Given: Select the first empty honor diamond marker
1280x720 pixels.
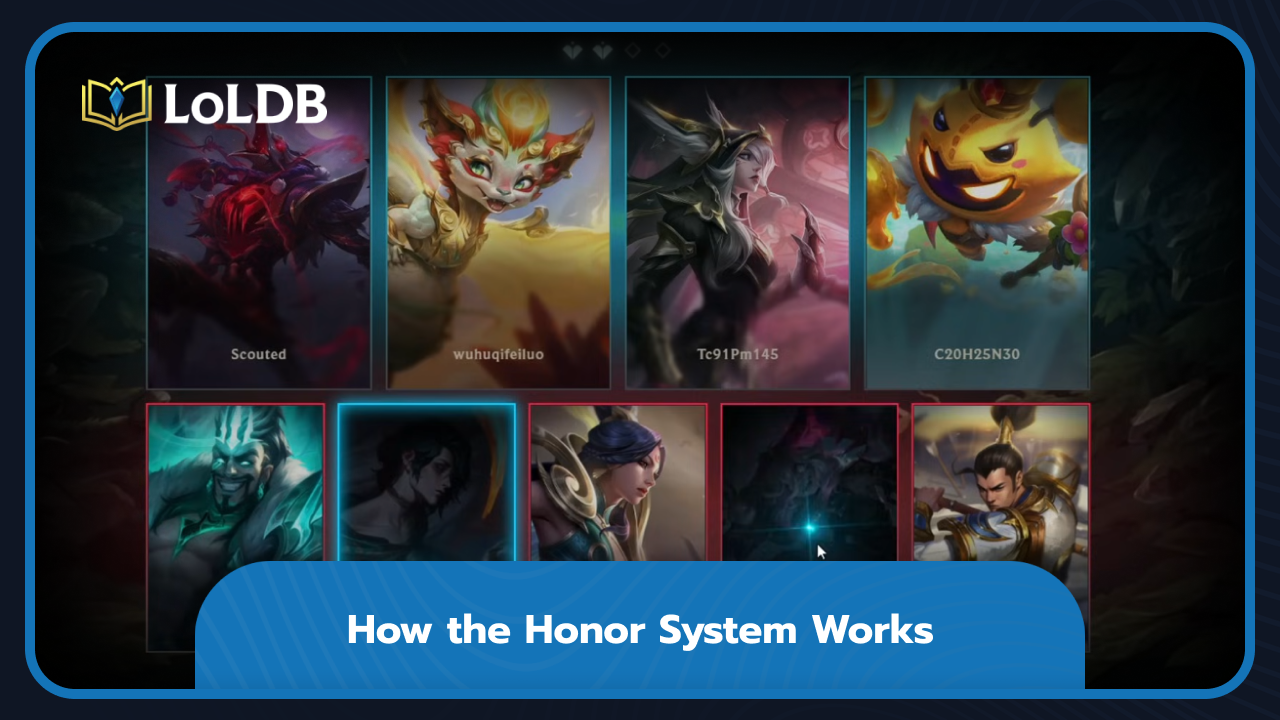Looking at the screenshot, I should coord(631,49).
